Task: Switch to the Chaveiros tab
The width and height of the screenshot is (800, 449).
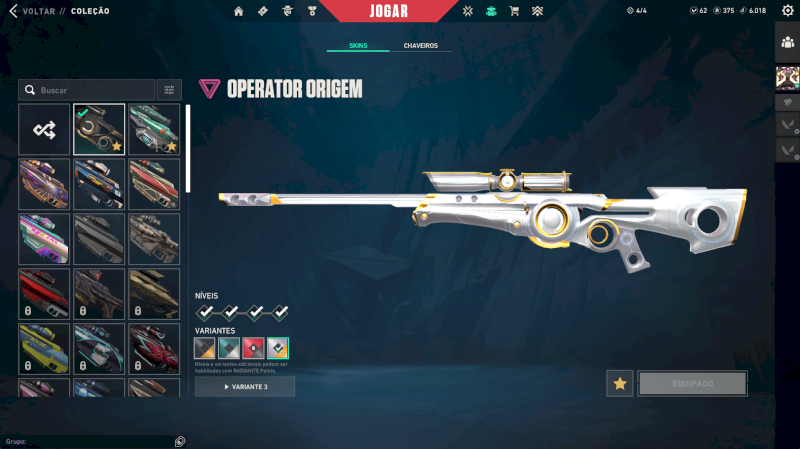Action: 420,46
